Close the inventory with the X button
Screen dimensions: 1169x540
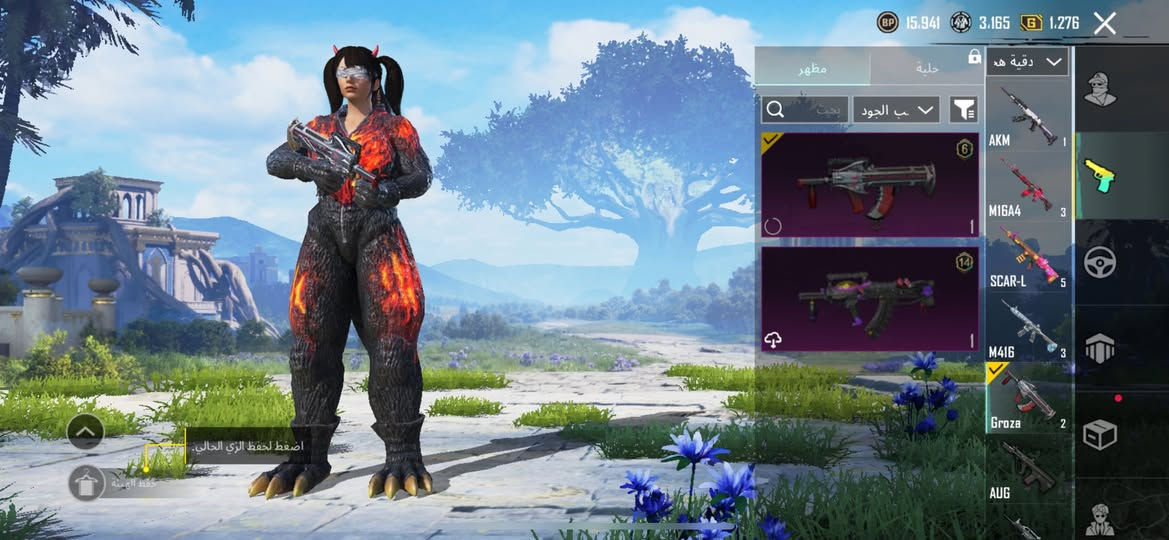pyautogui.click(x=1104, y=23)
